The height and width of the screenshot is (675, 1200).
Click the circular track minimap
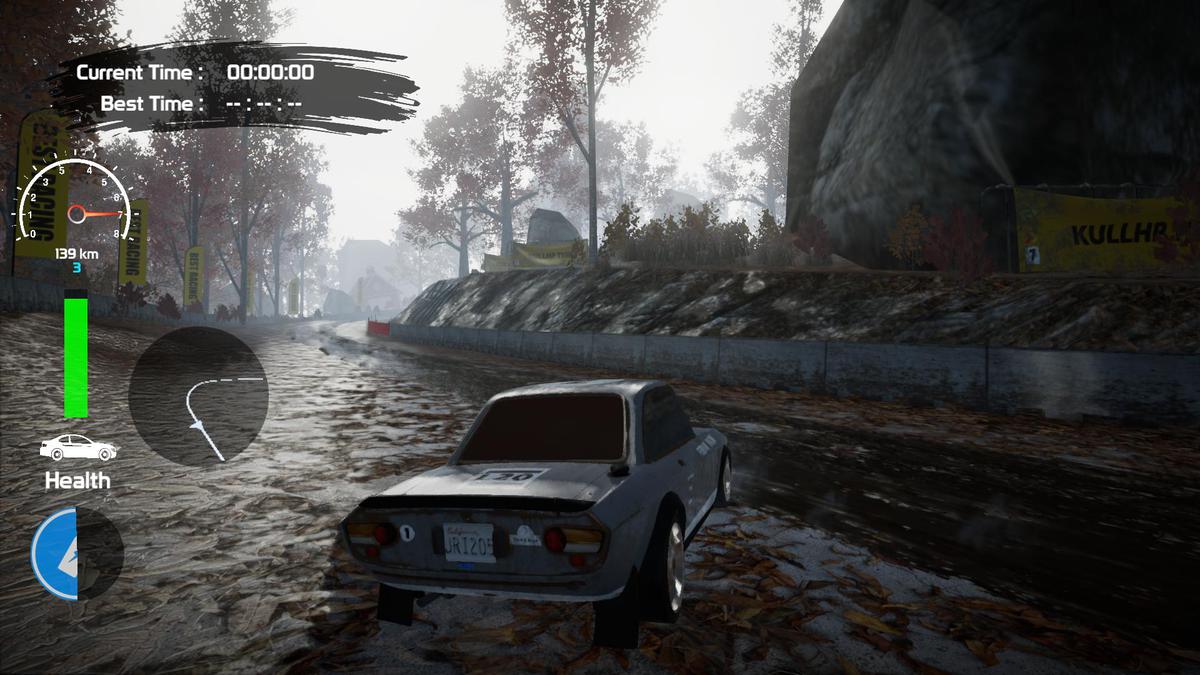pos(198,397)
